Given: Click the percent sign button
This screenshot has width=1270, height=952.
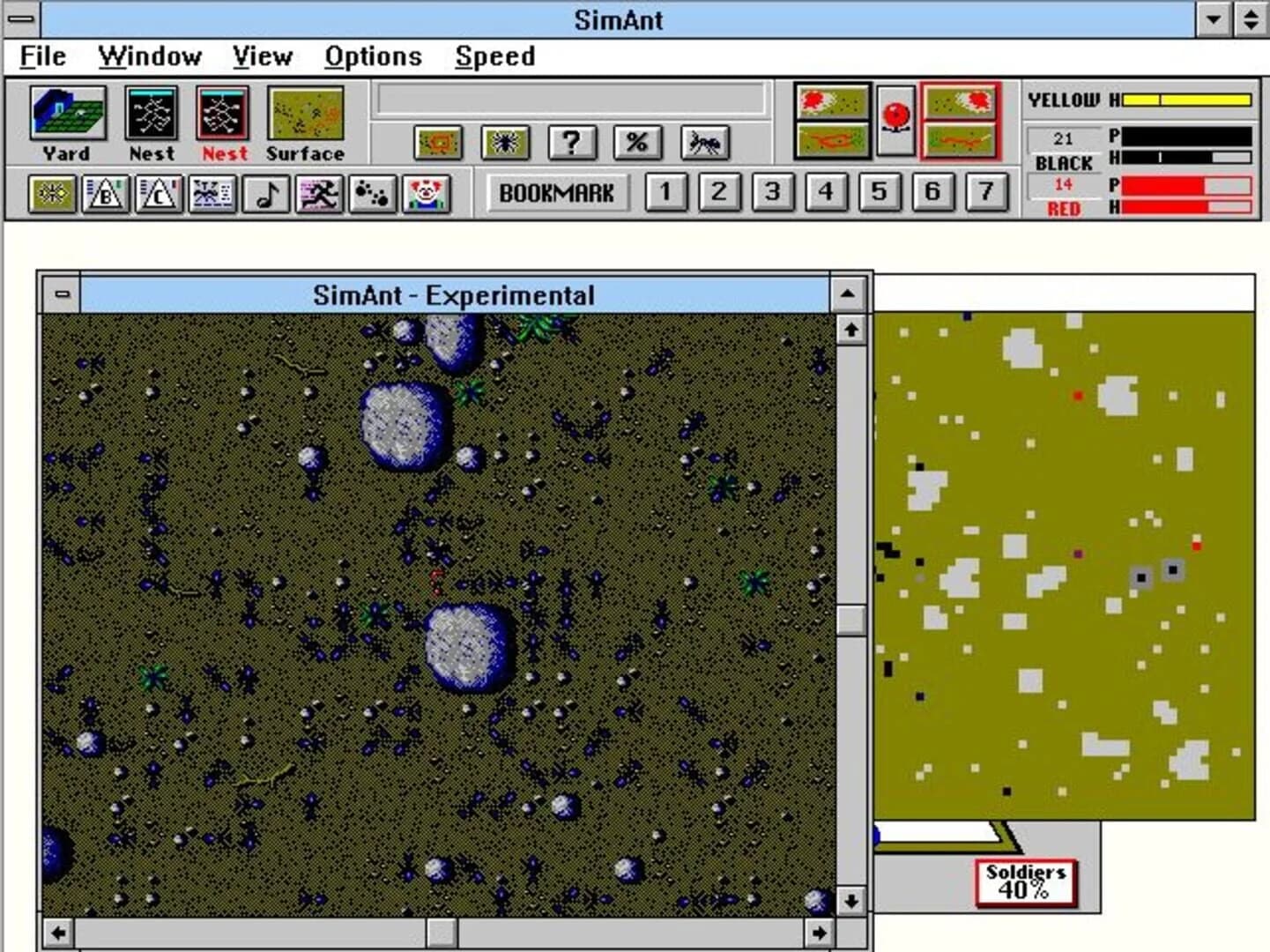Looking at the screenshot, I should 638,144.
